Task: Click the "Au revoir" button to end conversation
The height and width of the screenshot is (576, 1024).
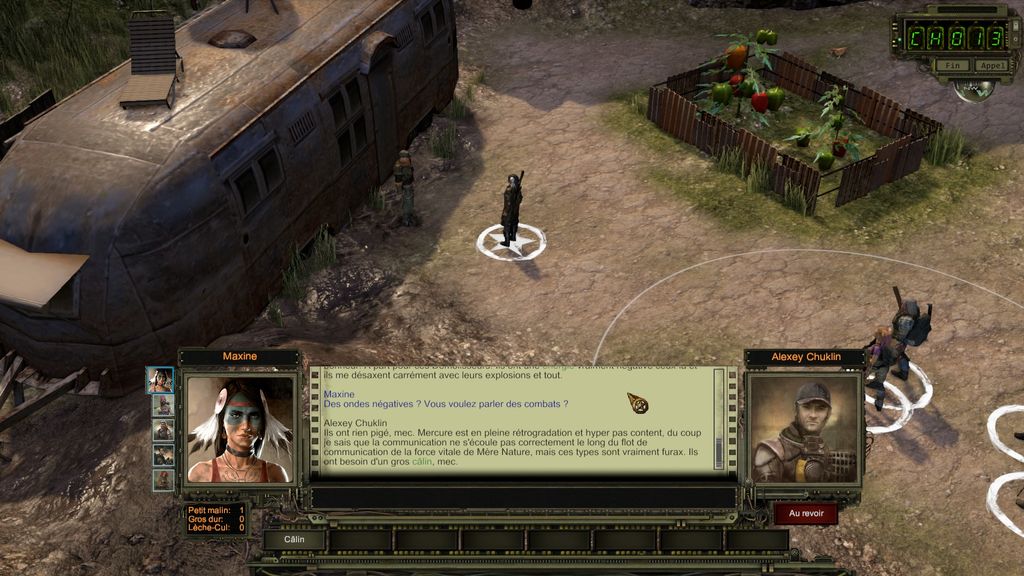Action: pyautogui.click(x=805, y=513)
